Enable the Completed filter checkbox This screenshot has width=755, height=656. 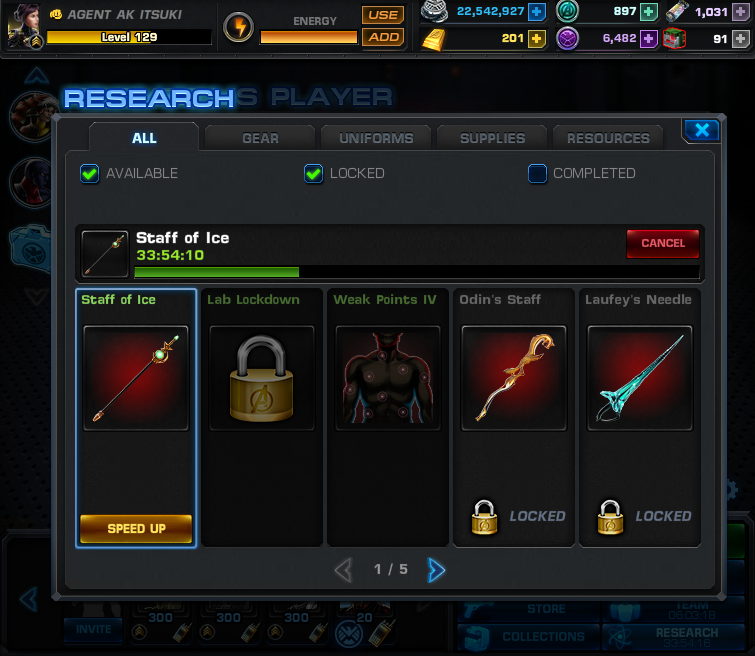pyautogui.click(x=538, y=173)
